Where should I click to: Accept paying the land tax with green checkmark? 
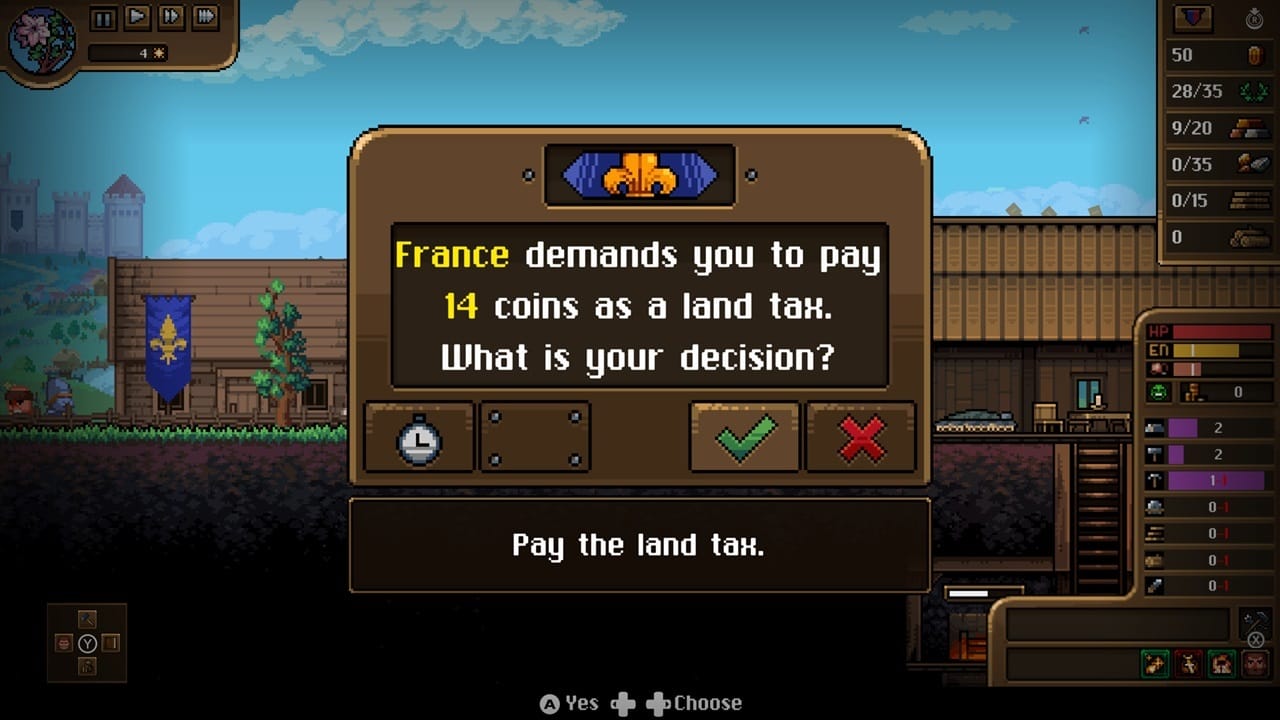pyautogui.click(x=744, y=437)
